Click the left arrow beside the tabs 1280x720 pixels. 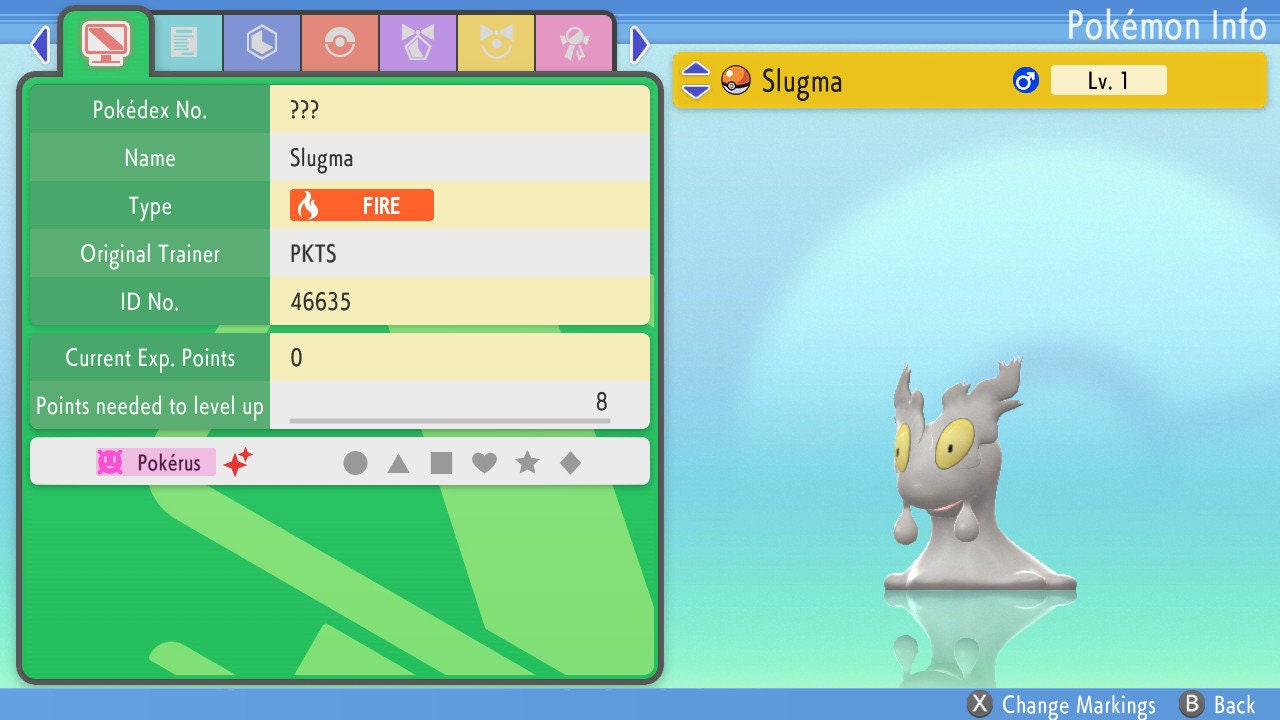coord(40,44)
